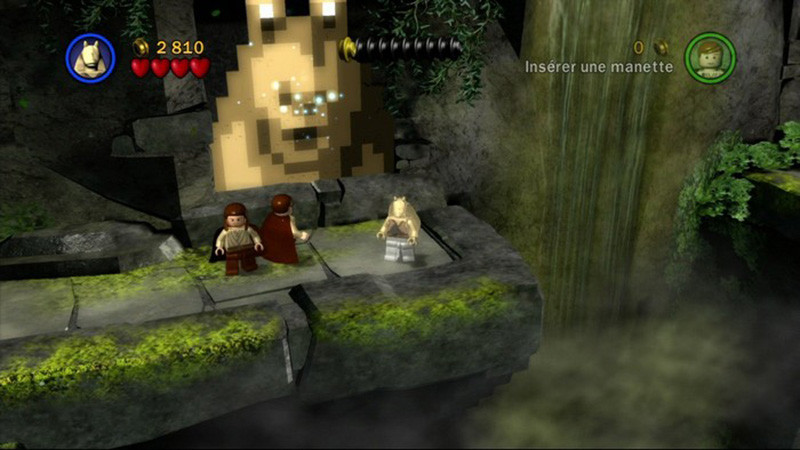Click the Jar Jar Binks player one portrait

coord(90,58)
